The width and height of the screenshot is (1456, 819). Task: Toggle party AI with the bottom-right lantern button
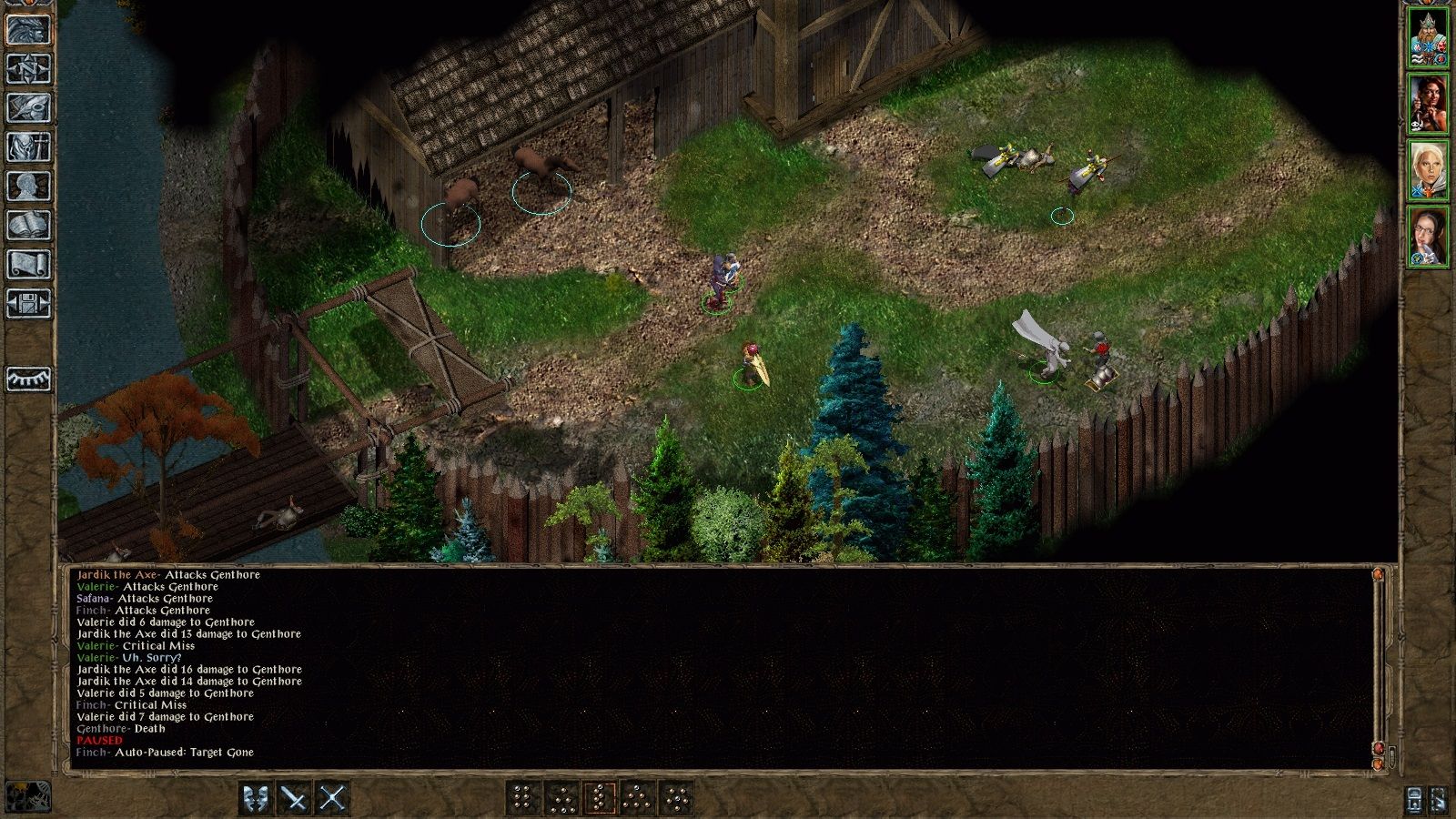1415,801
